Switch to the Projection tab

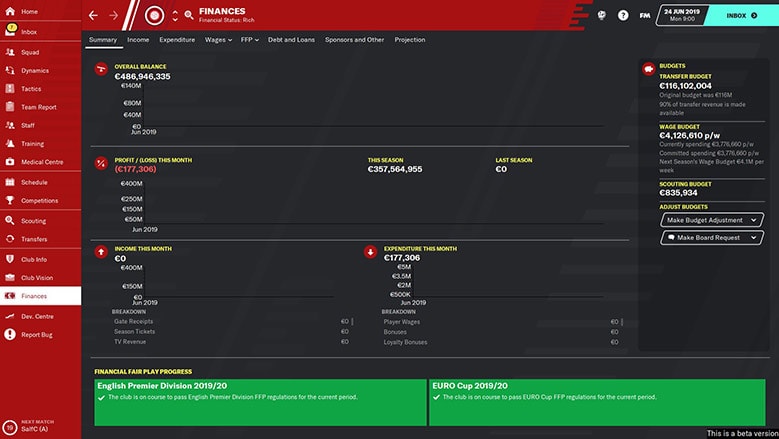pyautogui.click(x=410, y=40)
